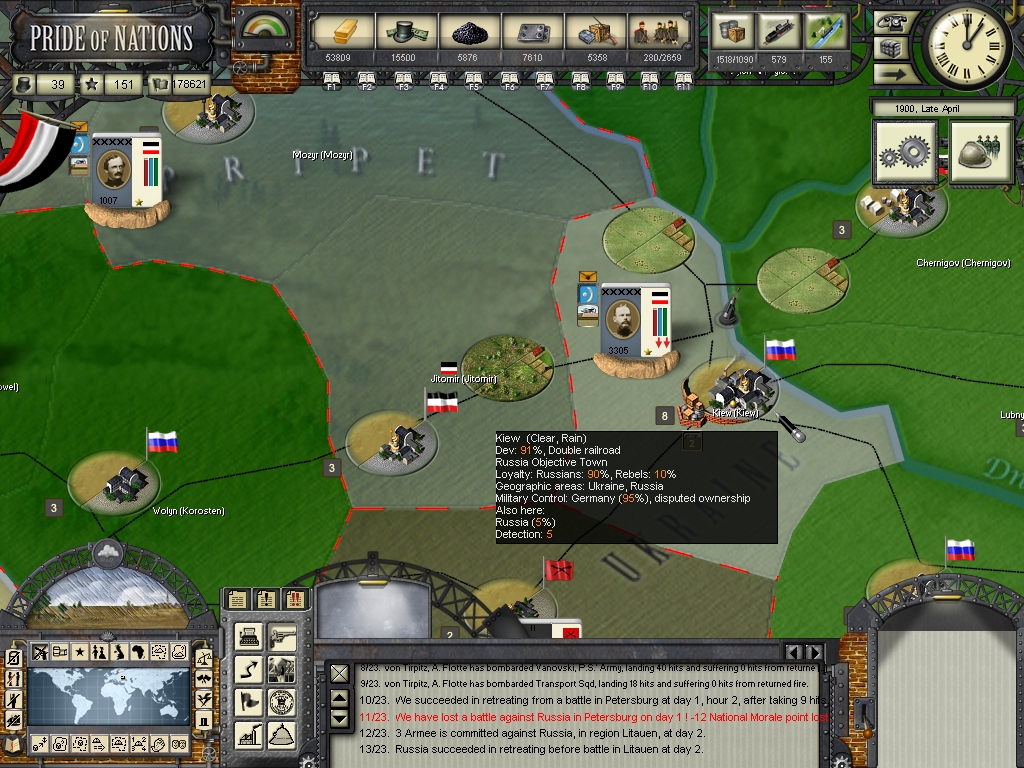Screen dimensions: 1024x768
Task: Open the book icon beside minimap
Action: click(13, 745)
